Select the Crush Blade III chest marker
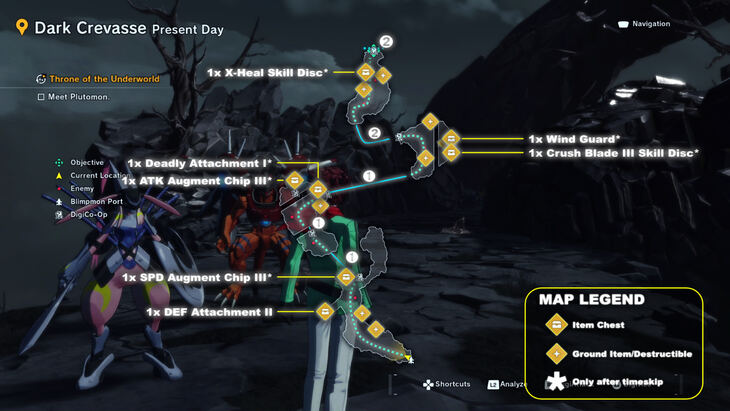 (451, 153)
